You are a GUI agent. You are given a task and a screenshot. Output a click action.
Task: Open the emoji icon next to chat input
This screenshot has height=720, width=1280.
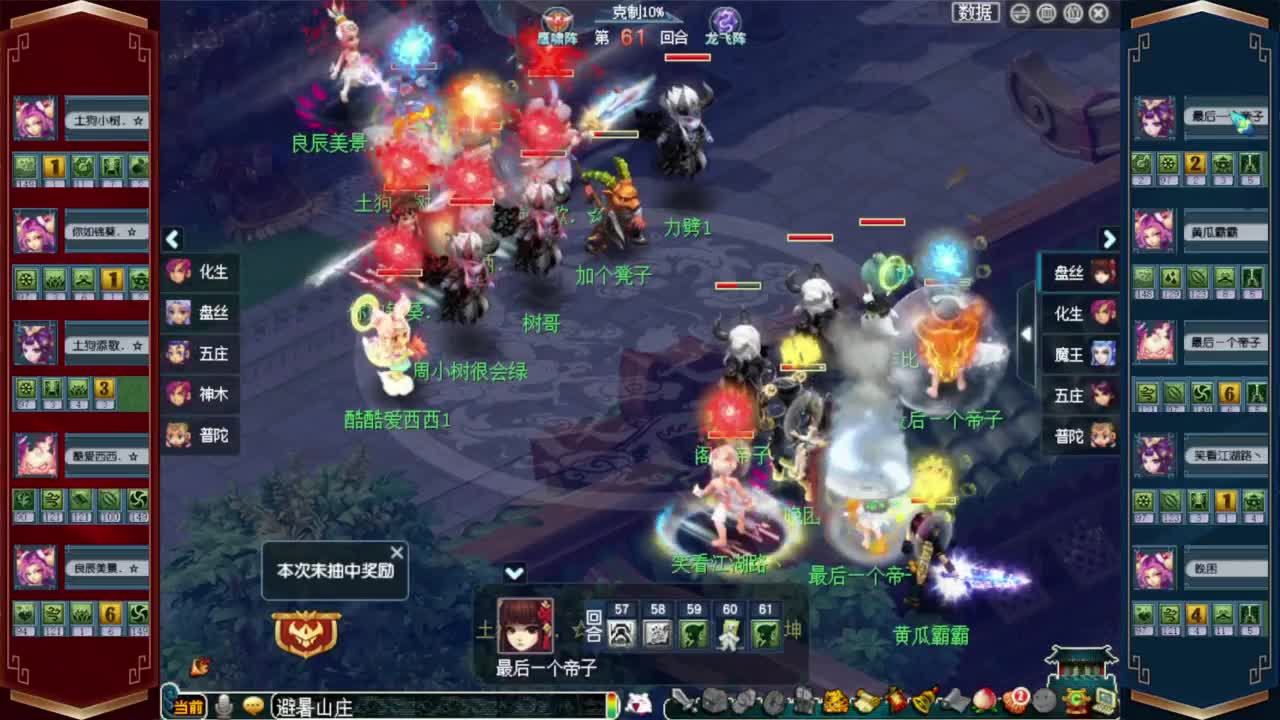253,705
